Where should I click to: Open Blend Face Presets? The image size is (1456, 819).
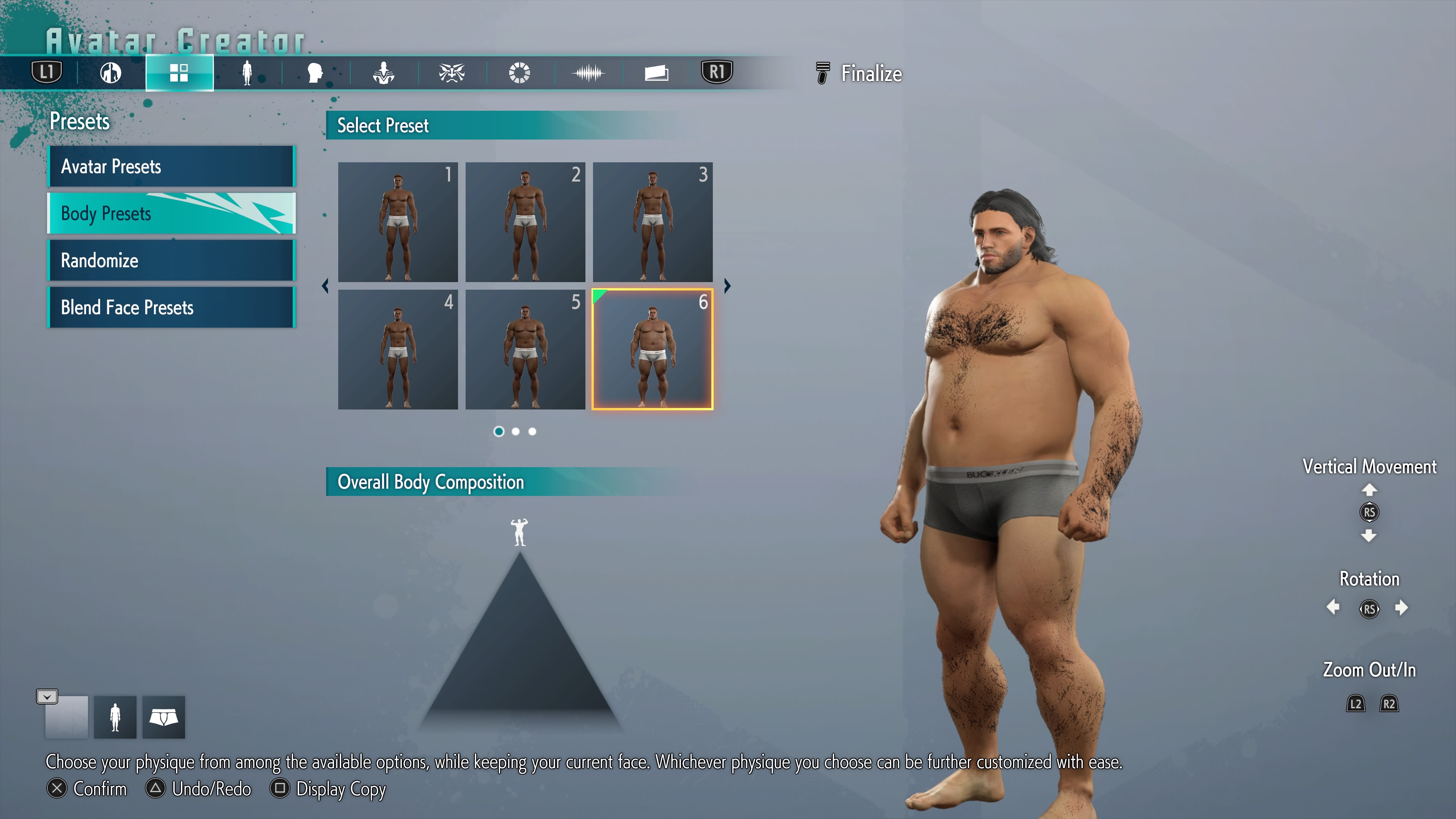coord(171,308)
